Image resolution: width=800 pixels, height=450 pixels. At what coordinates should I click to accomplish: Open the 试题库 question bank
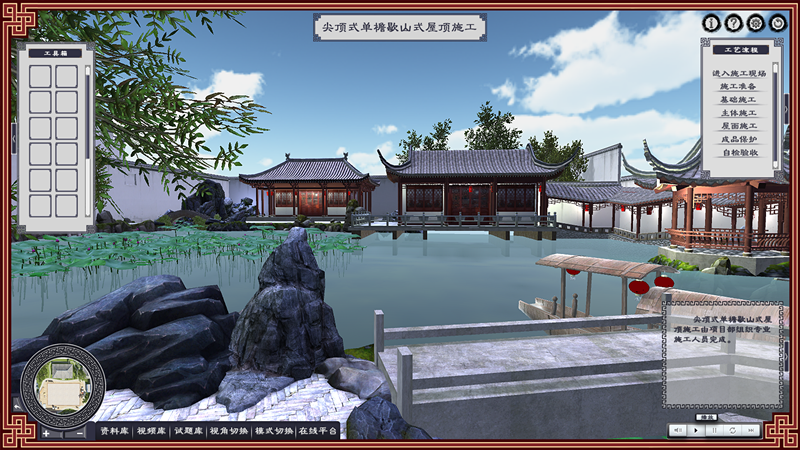[x=189, y=431]
